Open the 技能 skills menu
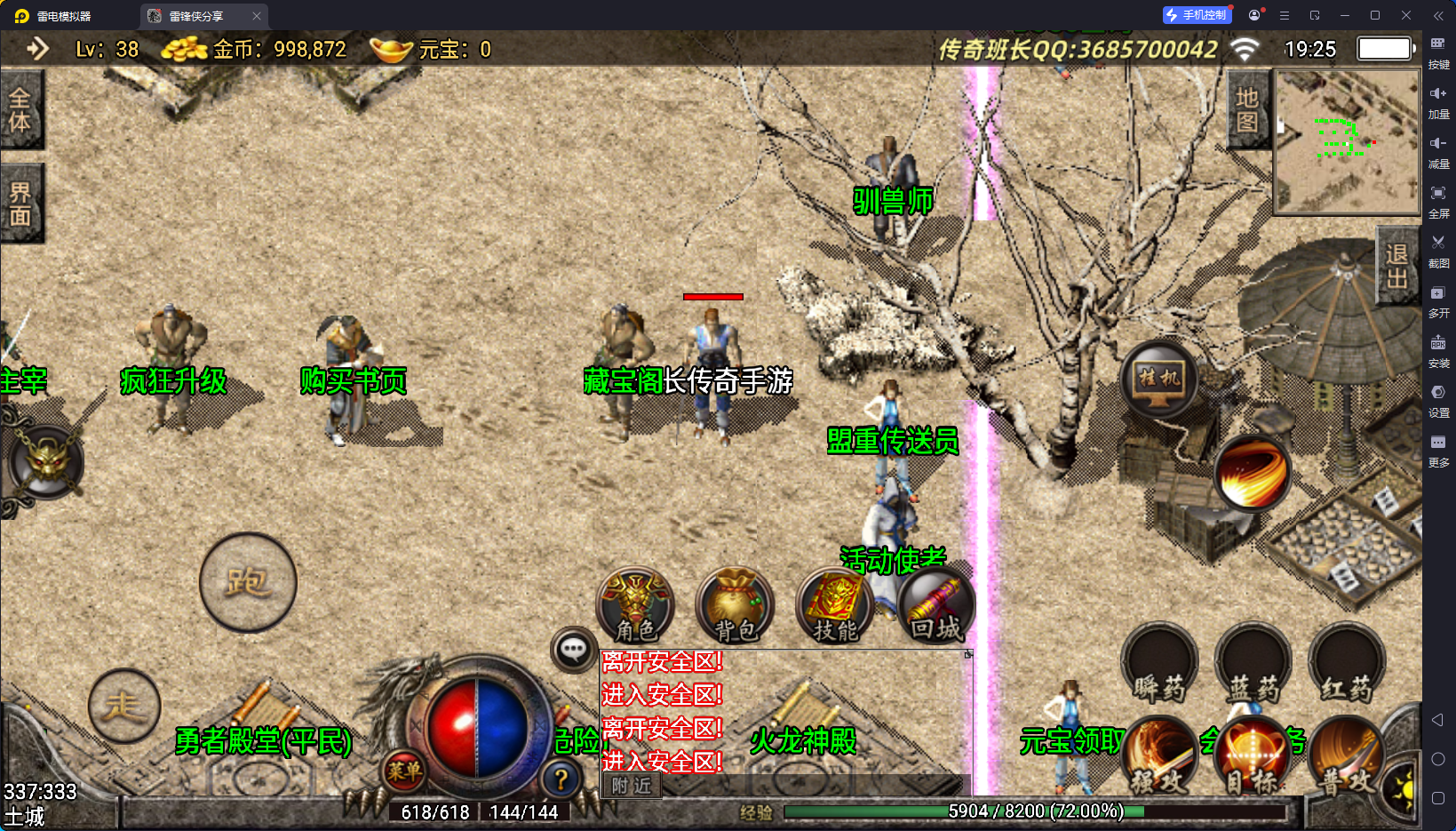 pyautogui.click(x=835, y=606)
